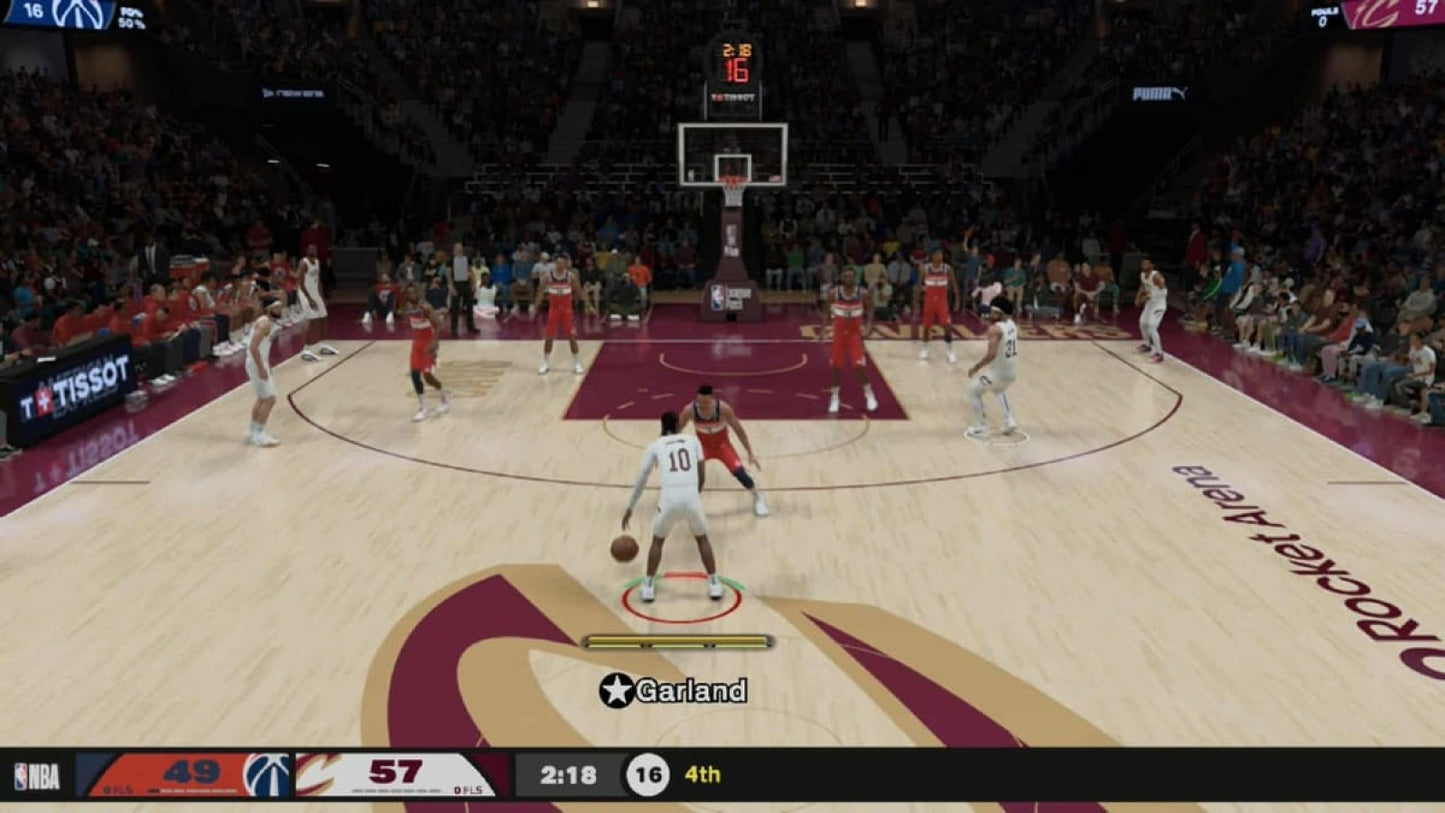
Task: Click the Cavaliers score of 57
Action: click(397, 771)
